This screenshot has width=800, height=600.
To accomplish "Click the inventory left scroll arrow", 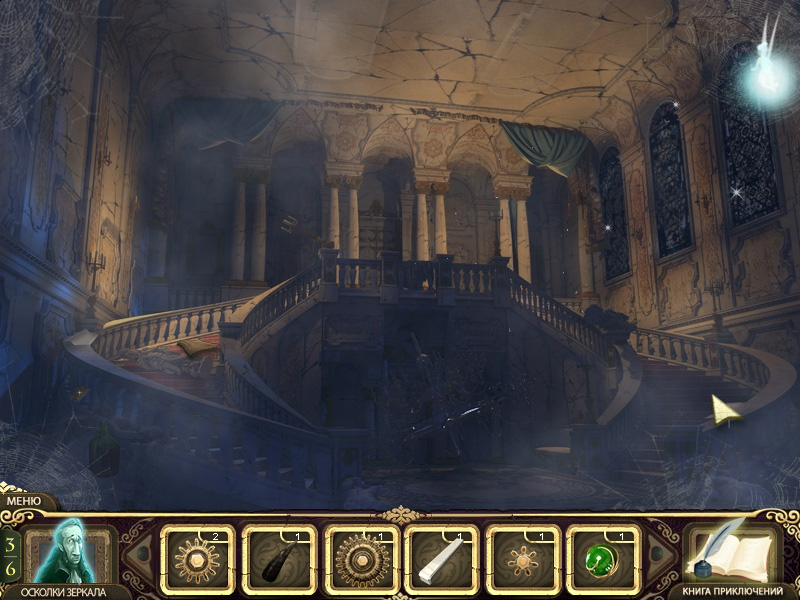I will tap(142, 558).
